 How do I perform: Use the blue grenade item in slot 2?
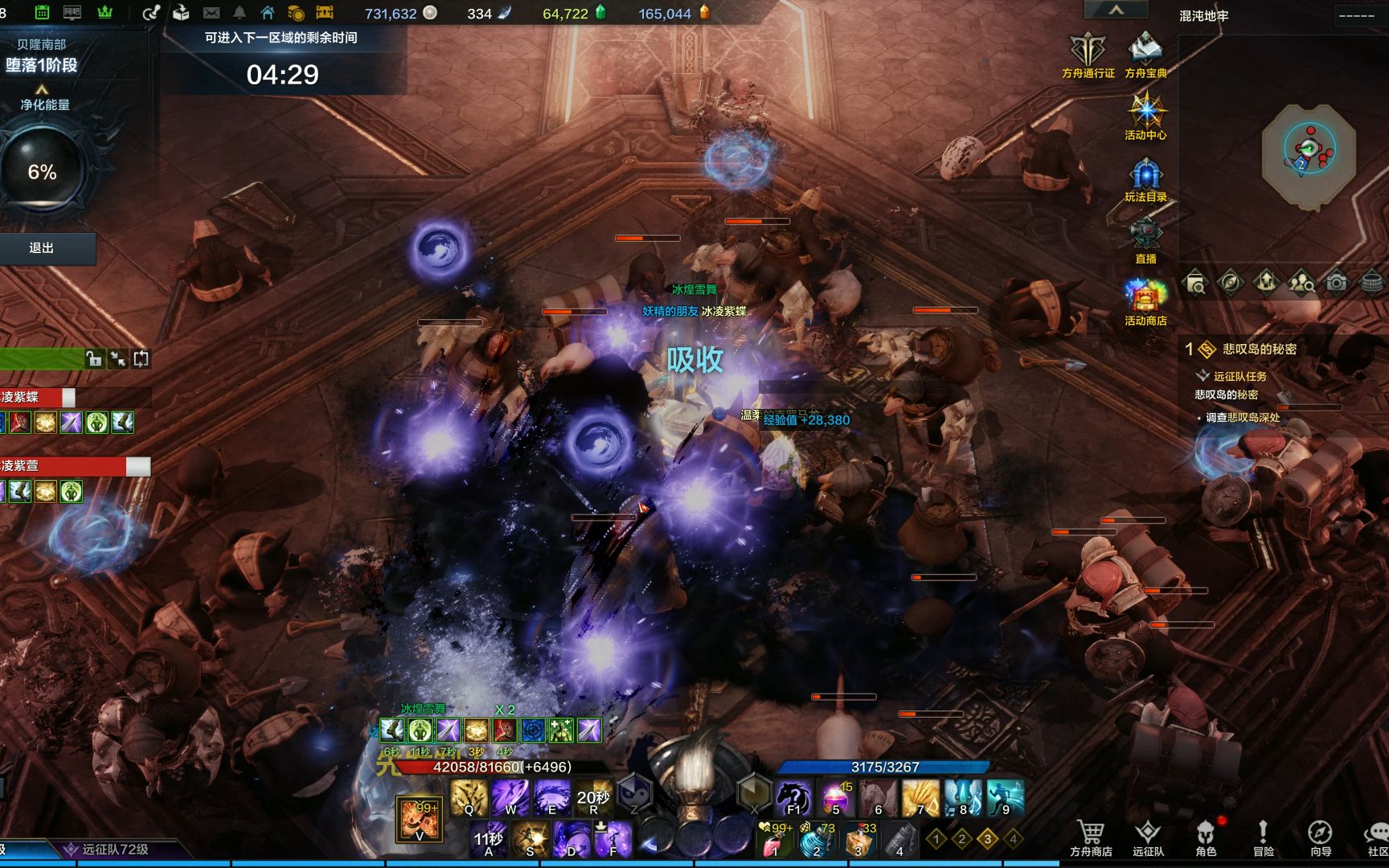(x=816, y=841)
